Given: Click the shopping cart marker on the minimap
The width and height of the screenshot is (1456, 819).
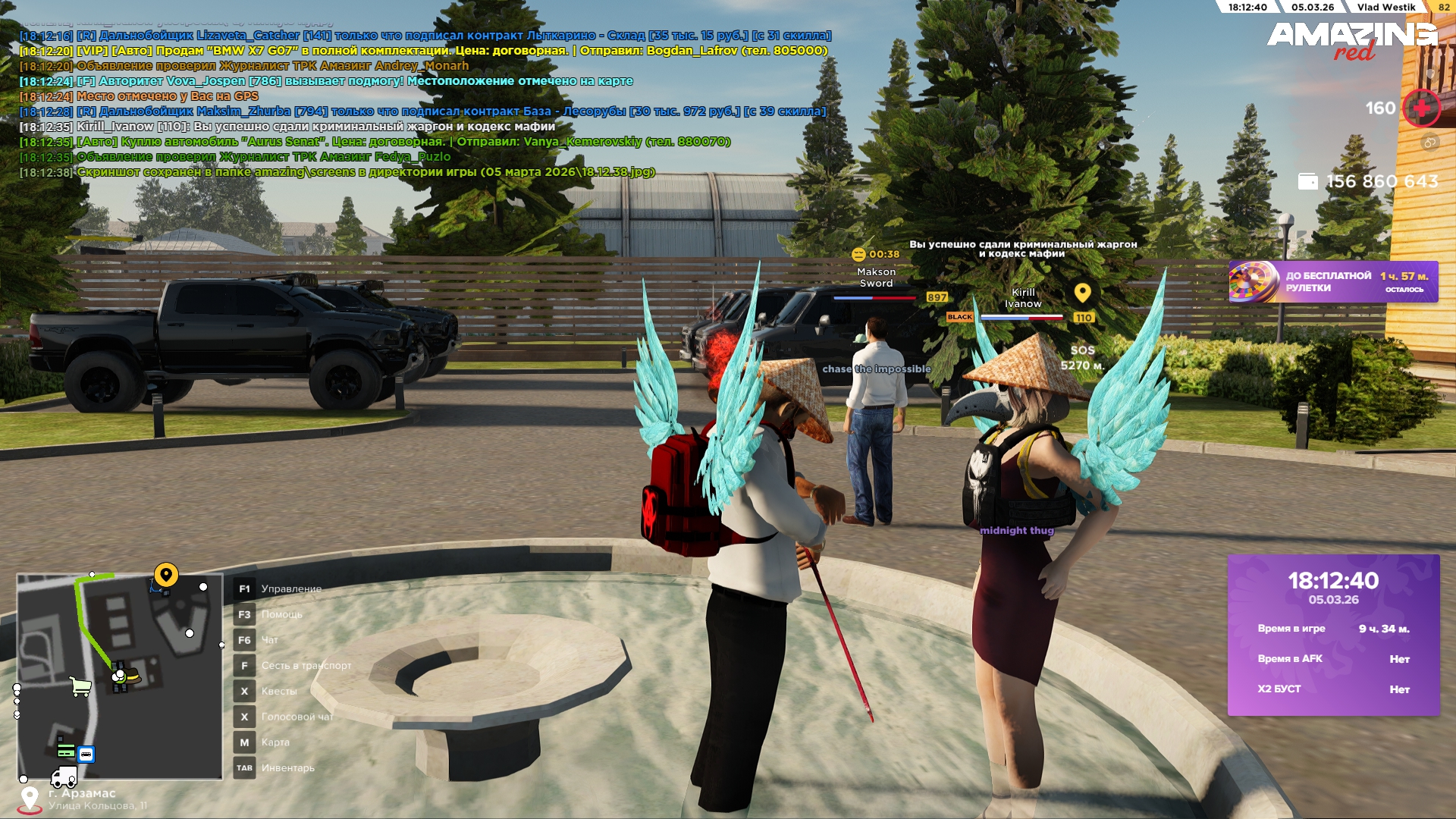Looking at the screenshot, I should pyautogui.click(x=80, y=686).
